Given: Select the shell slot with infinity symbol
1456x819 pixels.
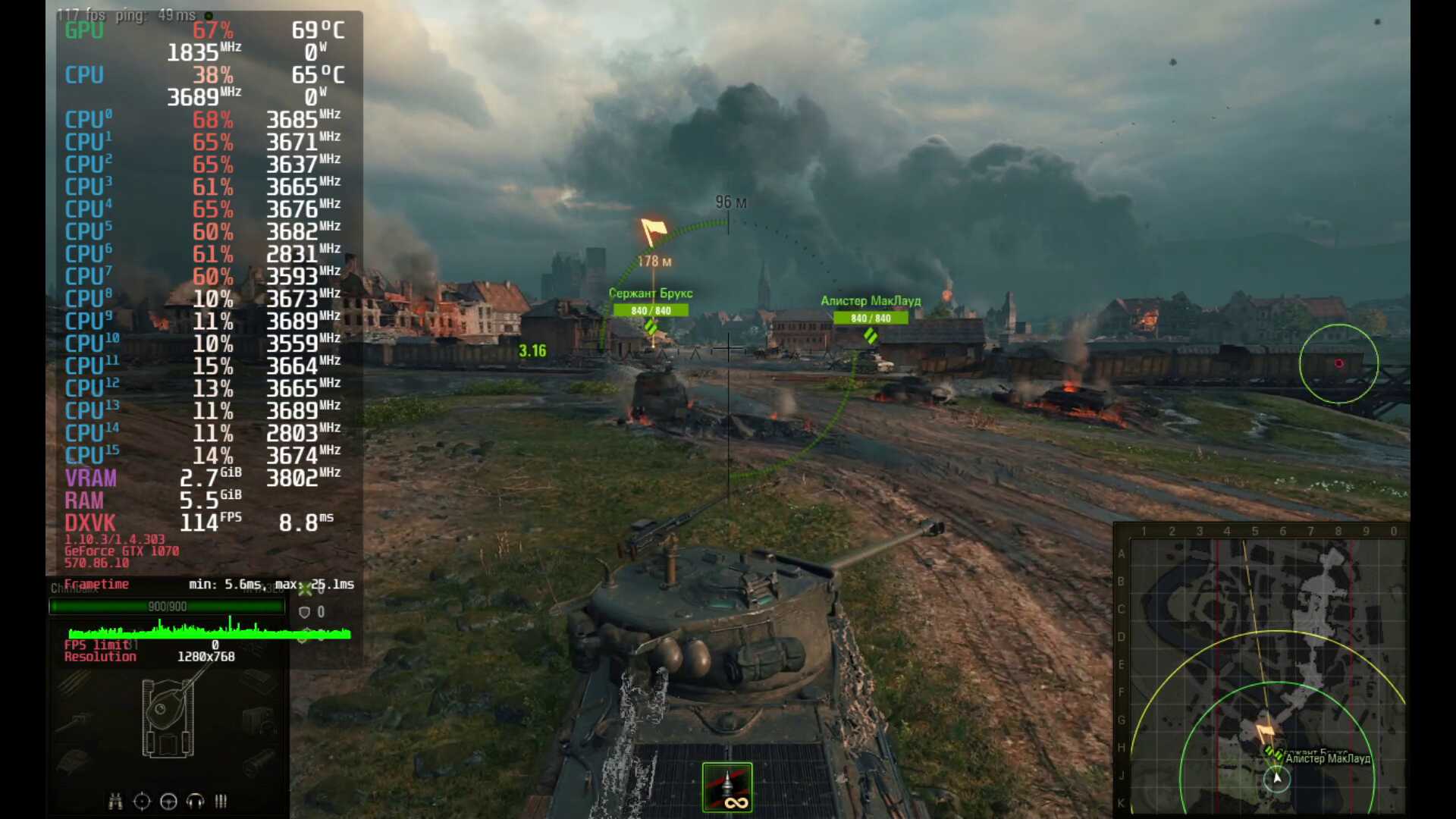Looking at the screenshot, I should tap(727, 787).
